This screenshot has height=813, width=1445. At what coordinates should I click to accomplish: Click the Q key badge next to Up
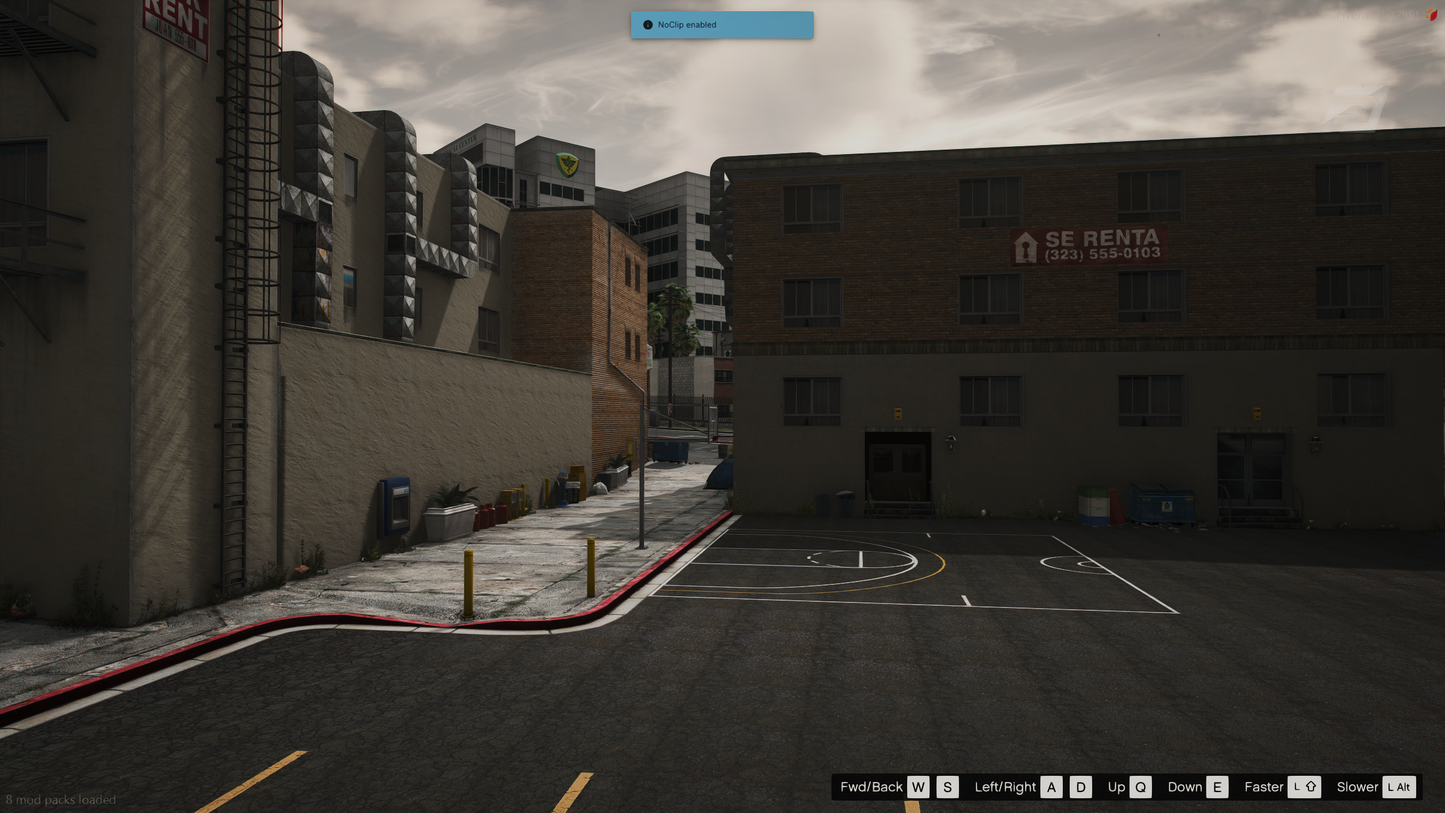click(x=1140, y=787)
